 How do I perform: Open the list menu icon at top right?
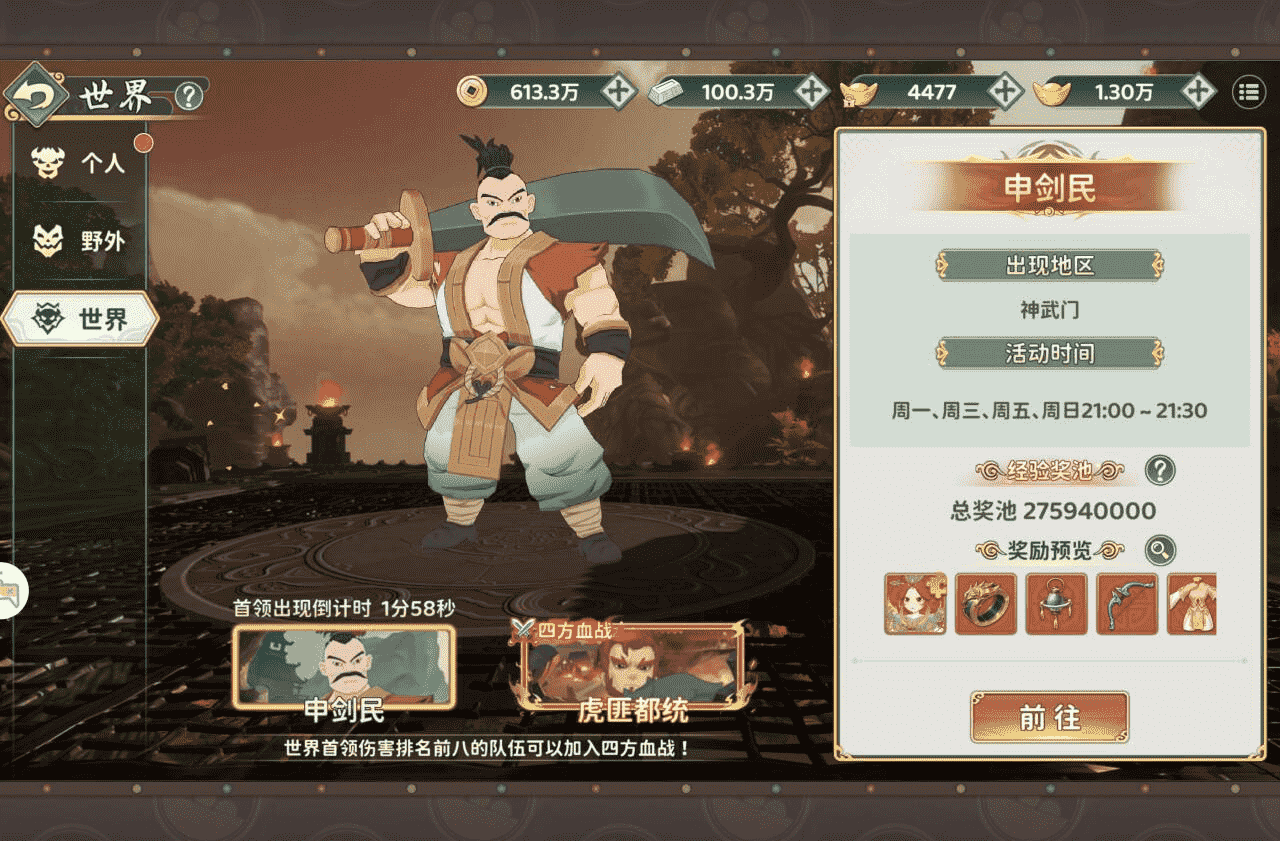pyautogui.click(x=1247, y=93)
